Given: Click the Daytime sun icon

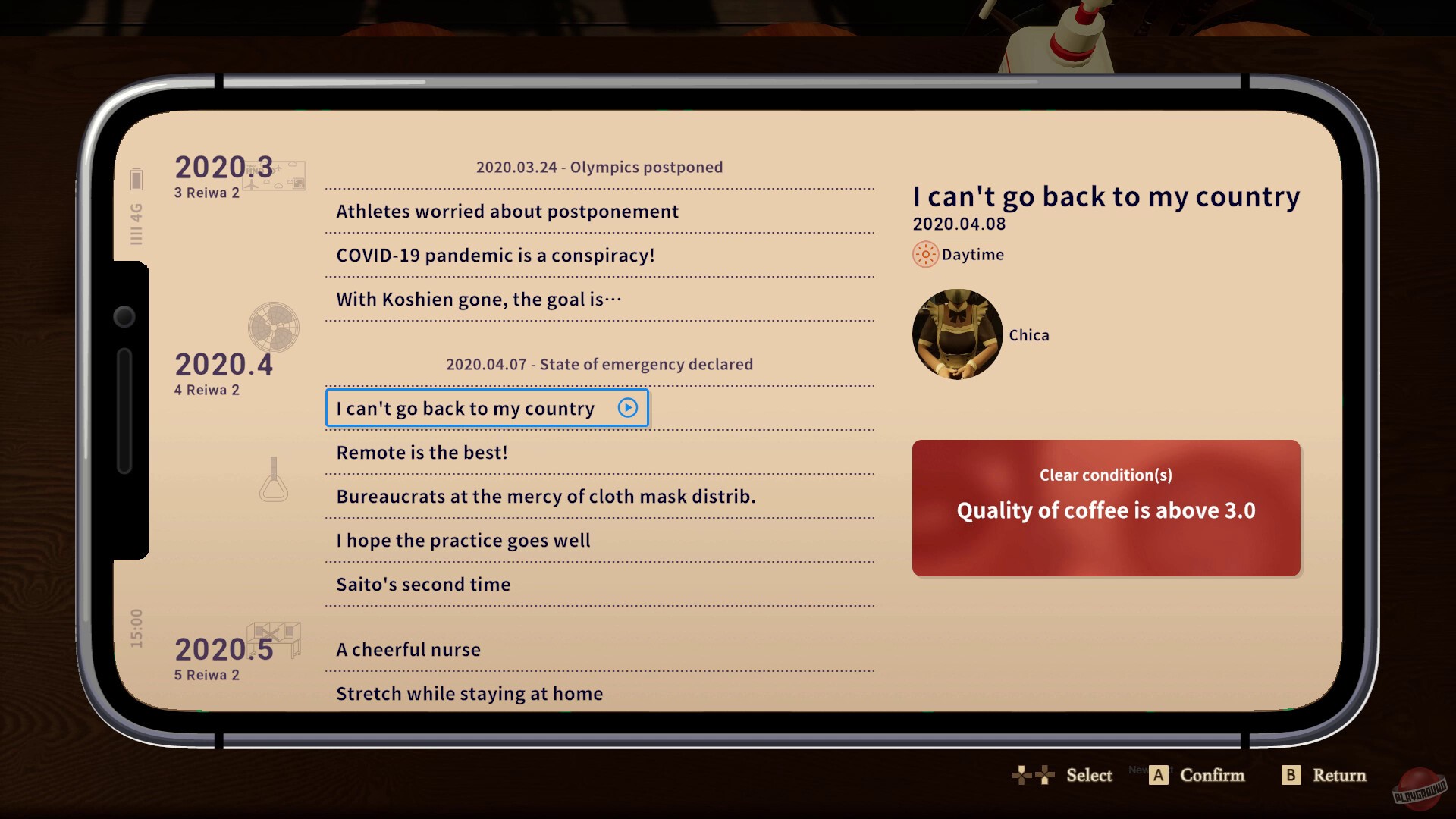Looking at the screenshot, I should coord(924,254).
